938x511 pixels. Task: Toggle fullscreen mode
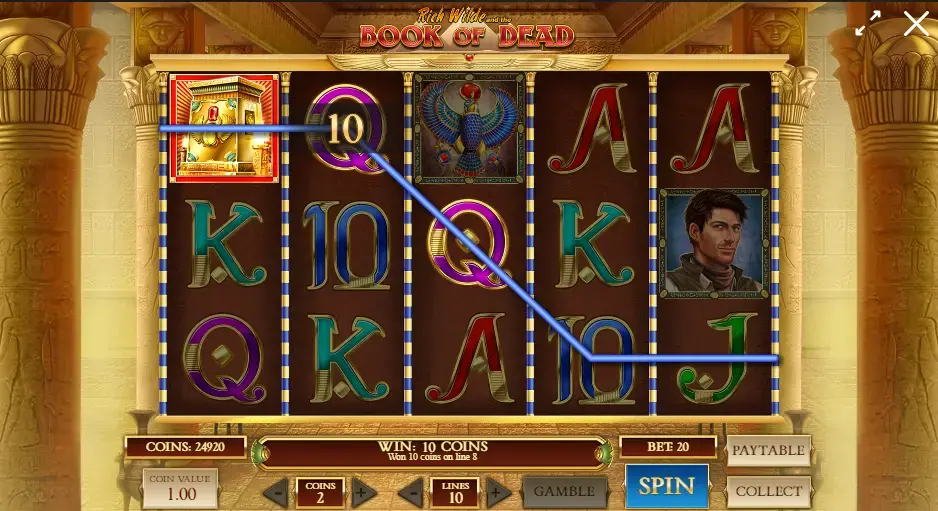[x=867, y=24]
